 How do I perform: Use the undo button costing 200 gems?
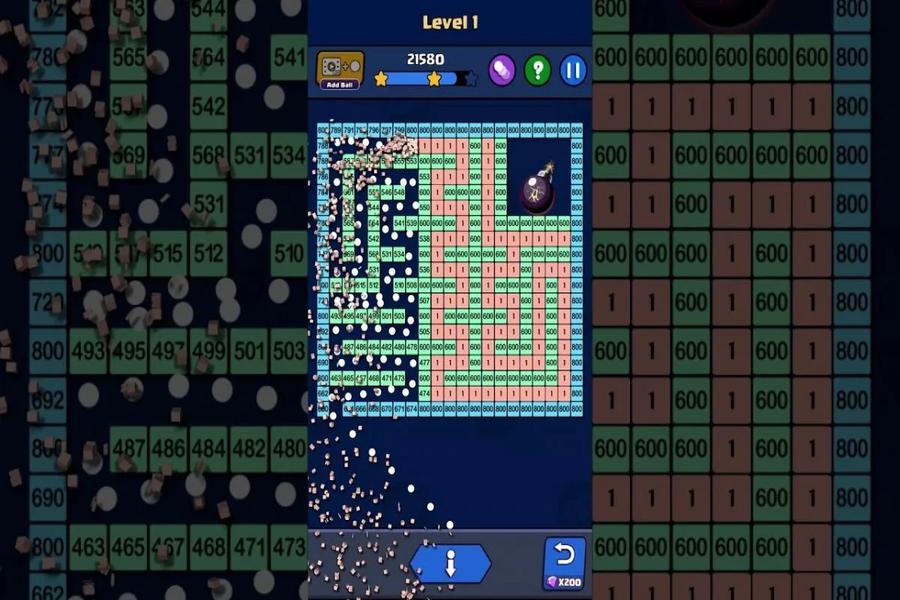(564, 563)
